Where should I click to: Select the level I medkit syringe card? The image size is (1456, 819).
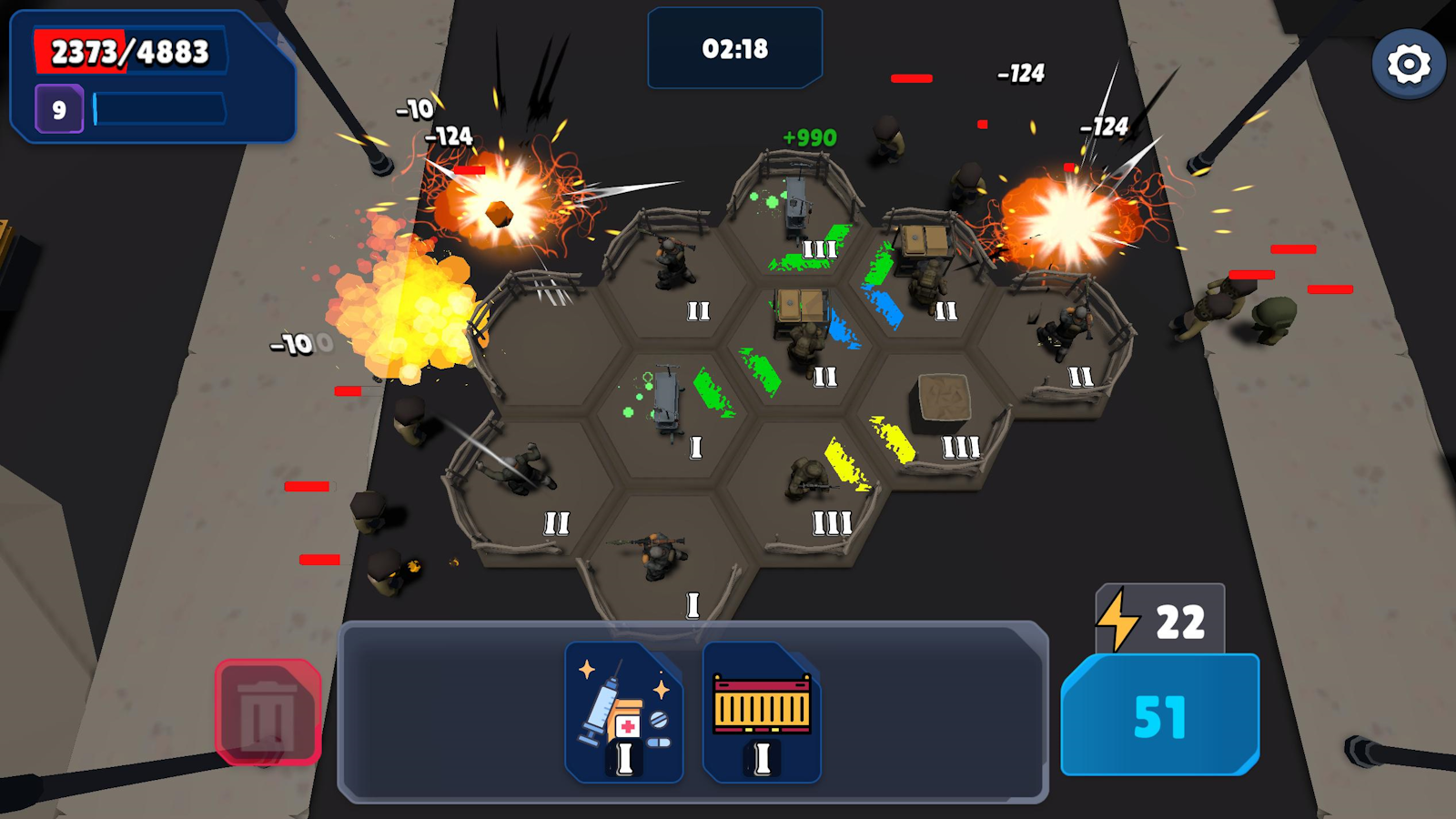[x=623, y=714]
